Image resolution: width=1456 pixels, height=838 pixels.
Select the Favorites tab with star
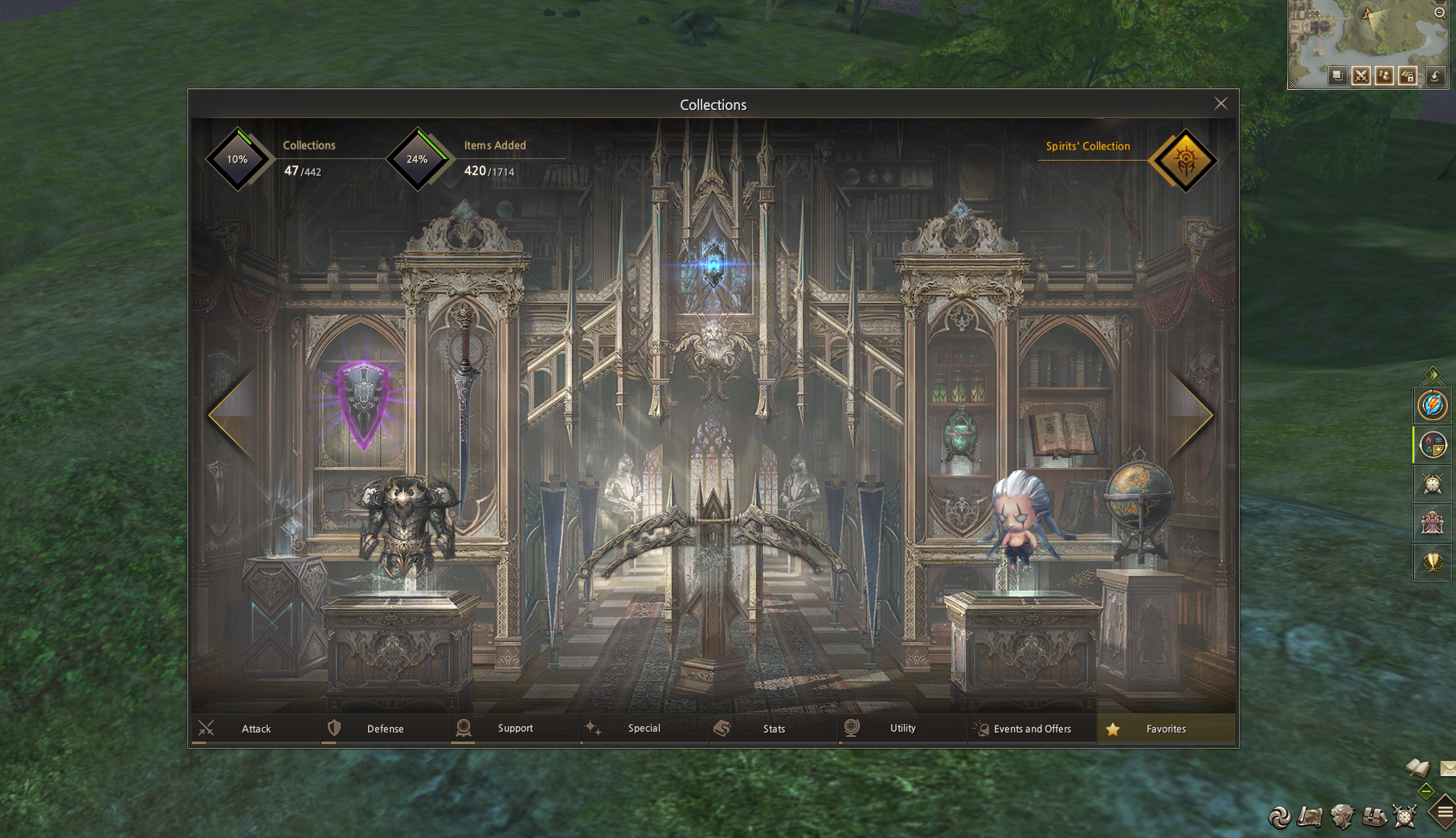click(1165, 729)
